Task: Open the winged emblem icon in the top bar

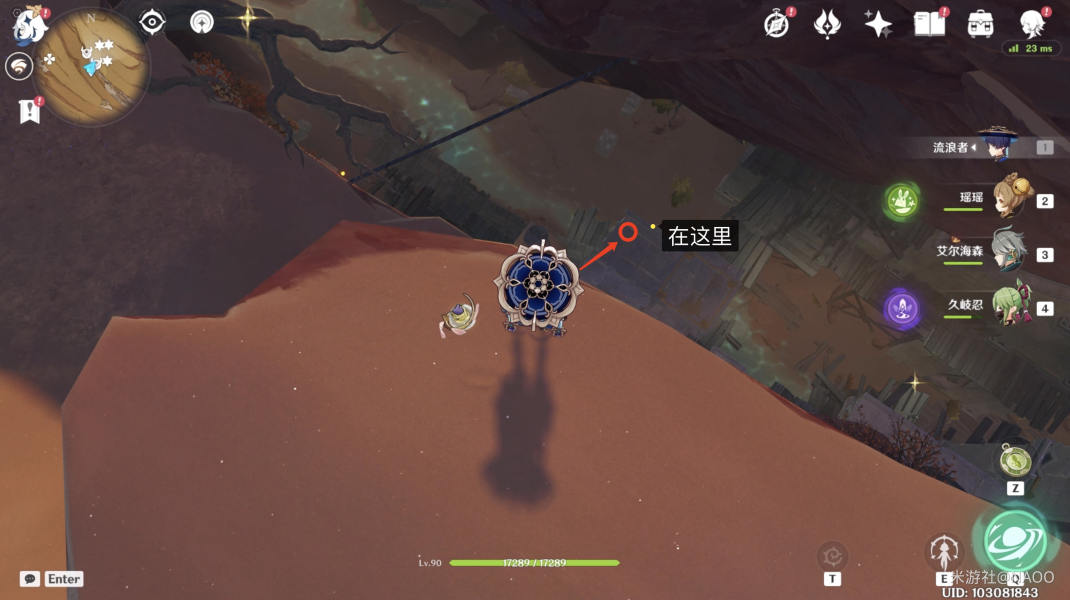Action: pos(827,24)
